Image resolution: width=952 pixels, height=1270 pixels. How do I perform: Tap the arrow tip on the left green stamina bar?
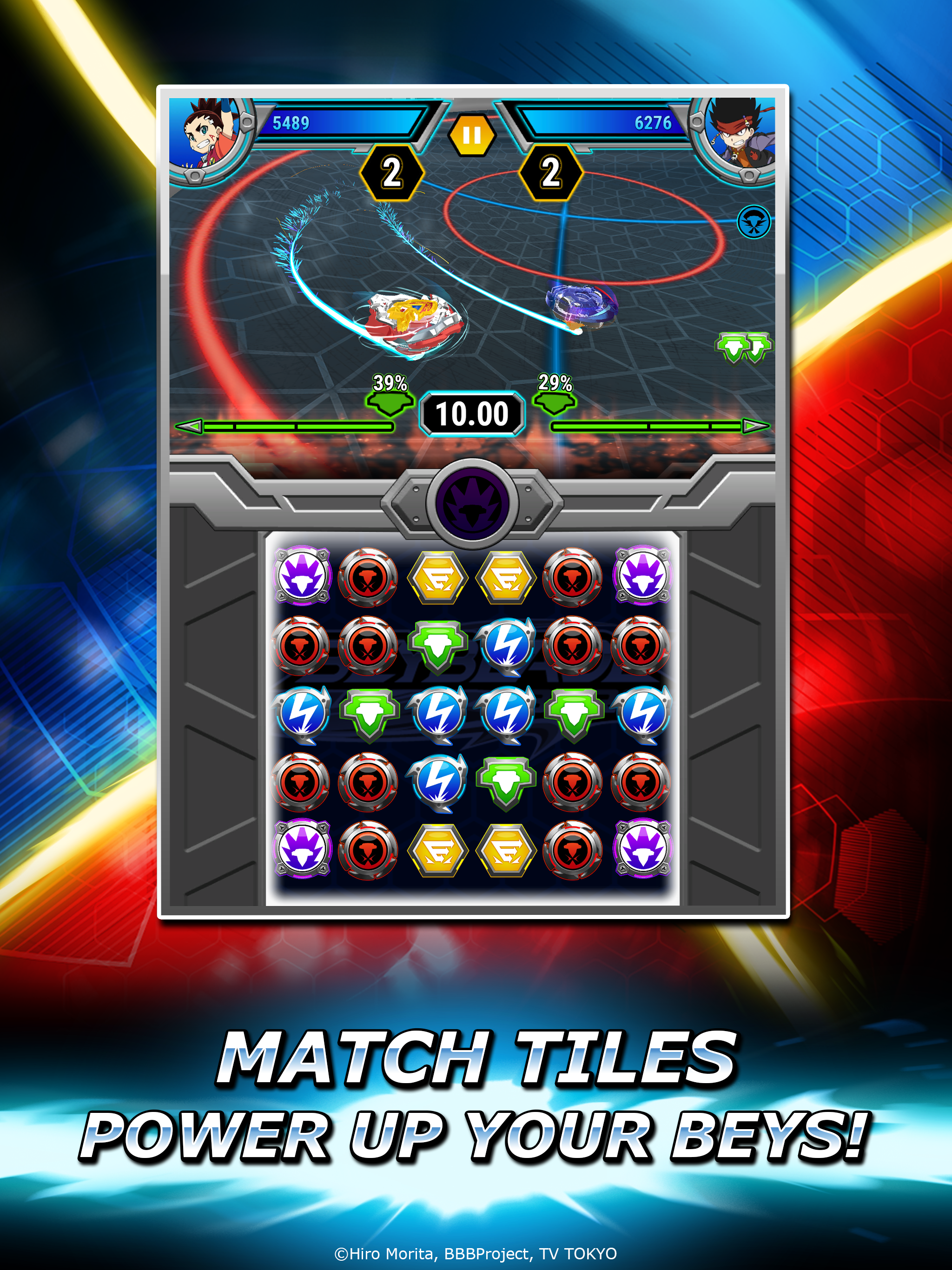(x=190, y=426)
